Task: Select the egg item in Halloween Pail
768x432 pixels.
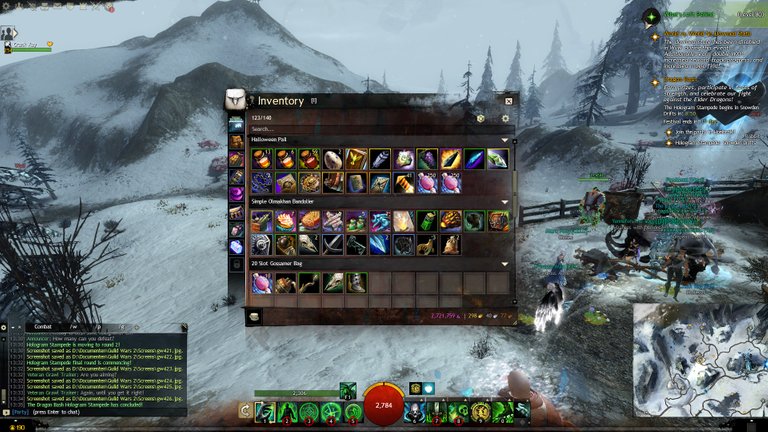Action: pyautogui.click(x=332, y=159)
